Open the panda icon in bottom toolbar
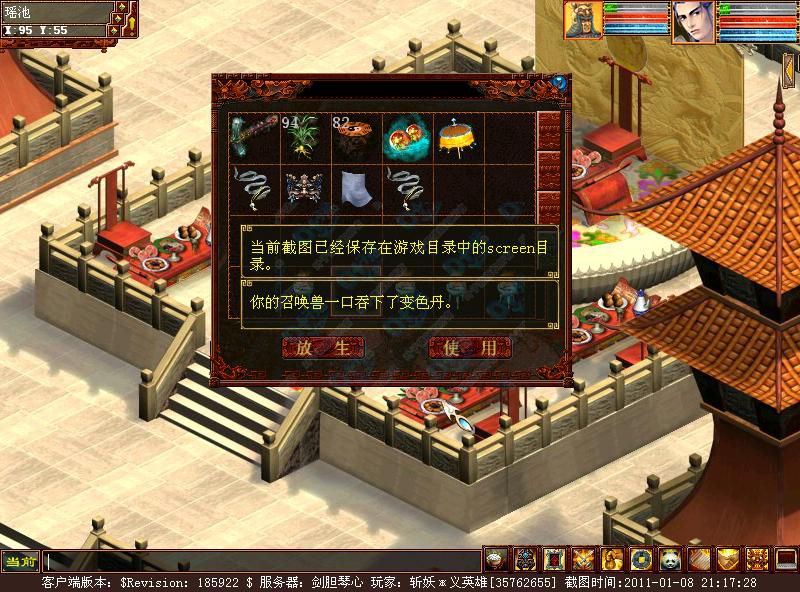Image resolution: width=800 pixels, height=592 pixels. click(x=669, y=559)
